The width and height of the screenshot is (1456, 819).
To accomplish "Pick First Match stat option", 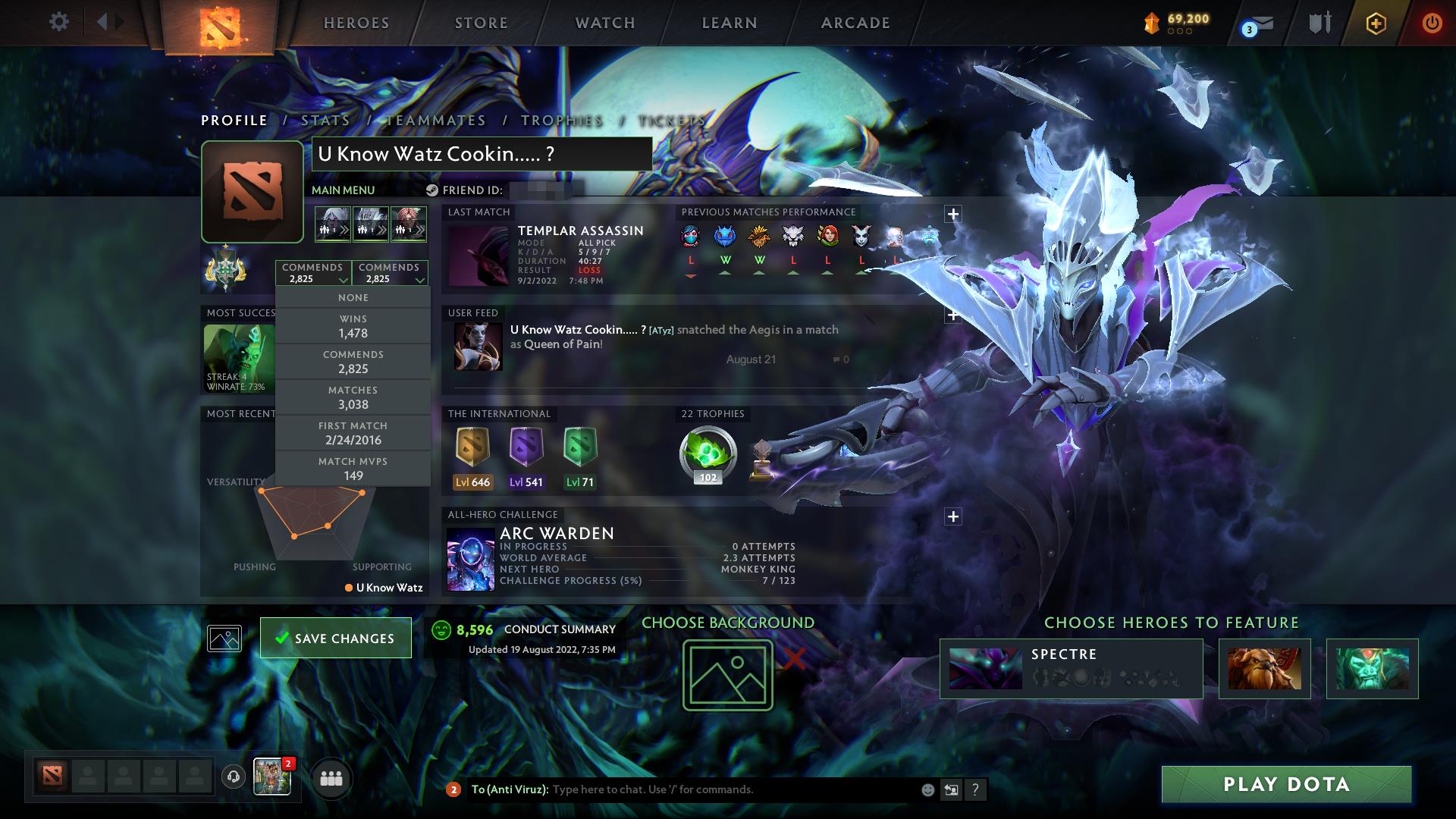I will coord(353,433).
